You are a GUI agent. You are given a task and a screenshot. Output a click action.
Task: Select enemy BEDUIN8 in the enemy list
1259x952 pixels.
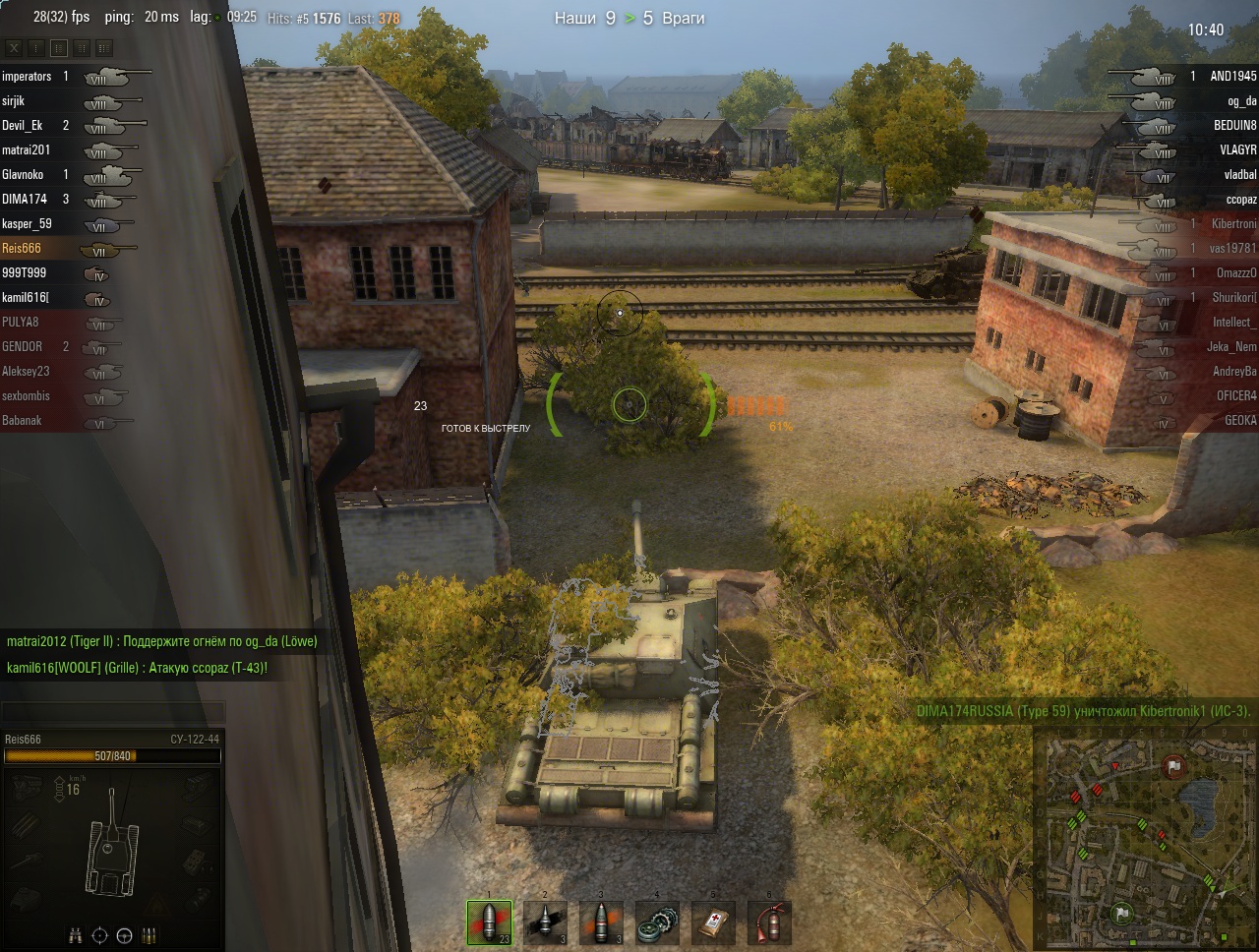[1234, 125]
